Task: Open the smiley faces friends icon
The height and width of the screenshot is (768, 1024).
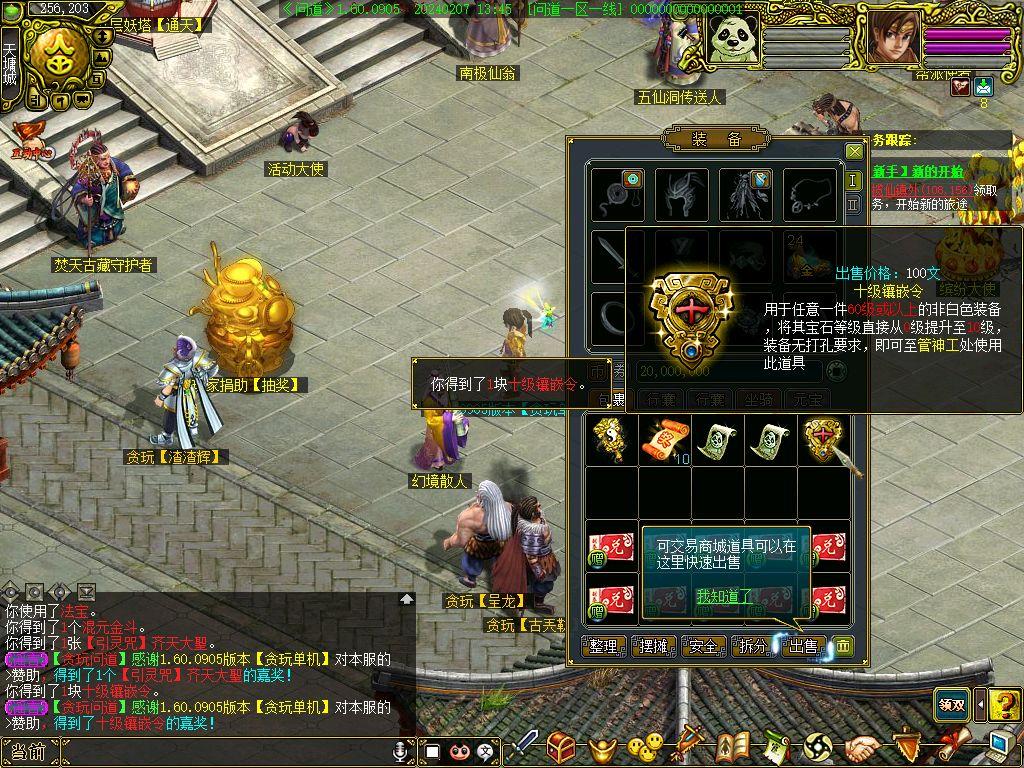Action: [646, 746]
